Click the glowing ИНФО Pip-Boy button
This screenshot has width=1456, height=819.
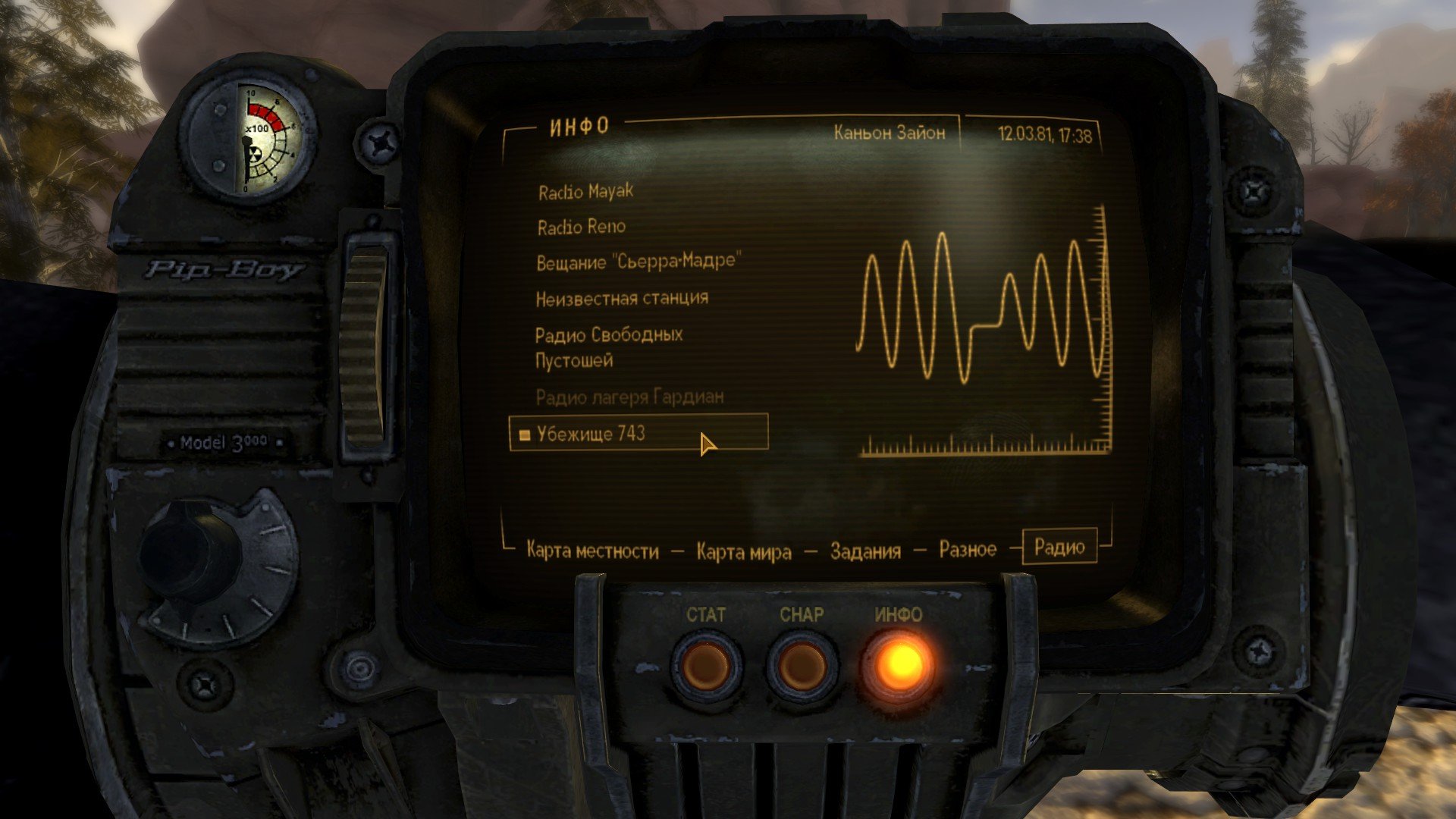[x=899, y=664]
